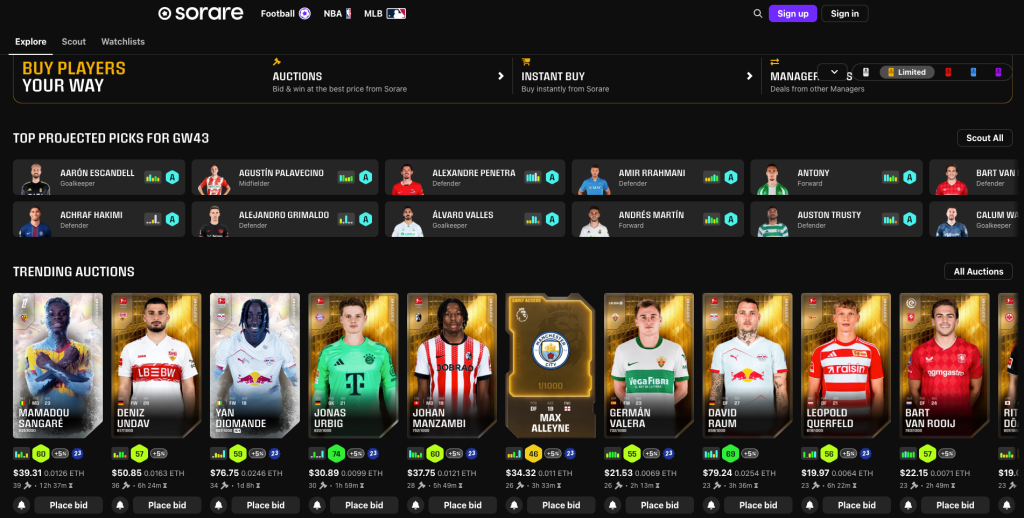Viewport: 1024px width, 518px height.
Task: Open the Max Alleyne auction card
Action: [x=549, y=366]
